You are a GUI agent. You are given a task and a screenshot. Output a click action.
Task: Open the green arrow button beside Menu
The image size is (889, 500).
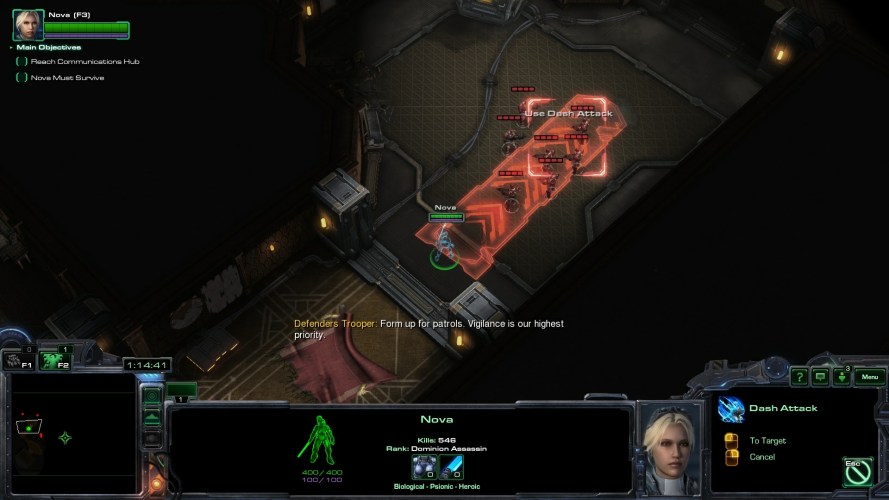842,377
